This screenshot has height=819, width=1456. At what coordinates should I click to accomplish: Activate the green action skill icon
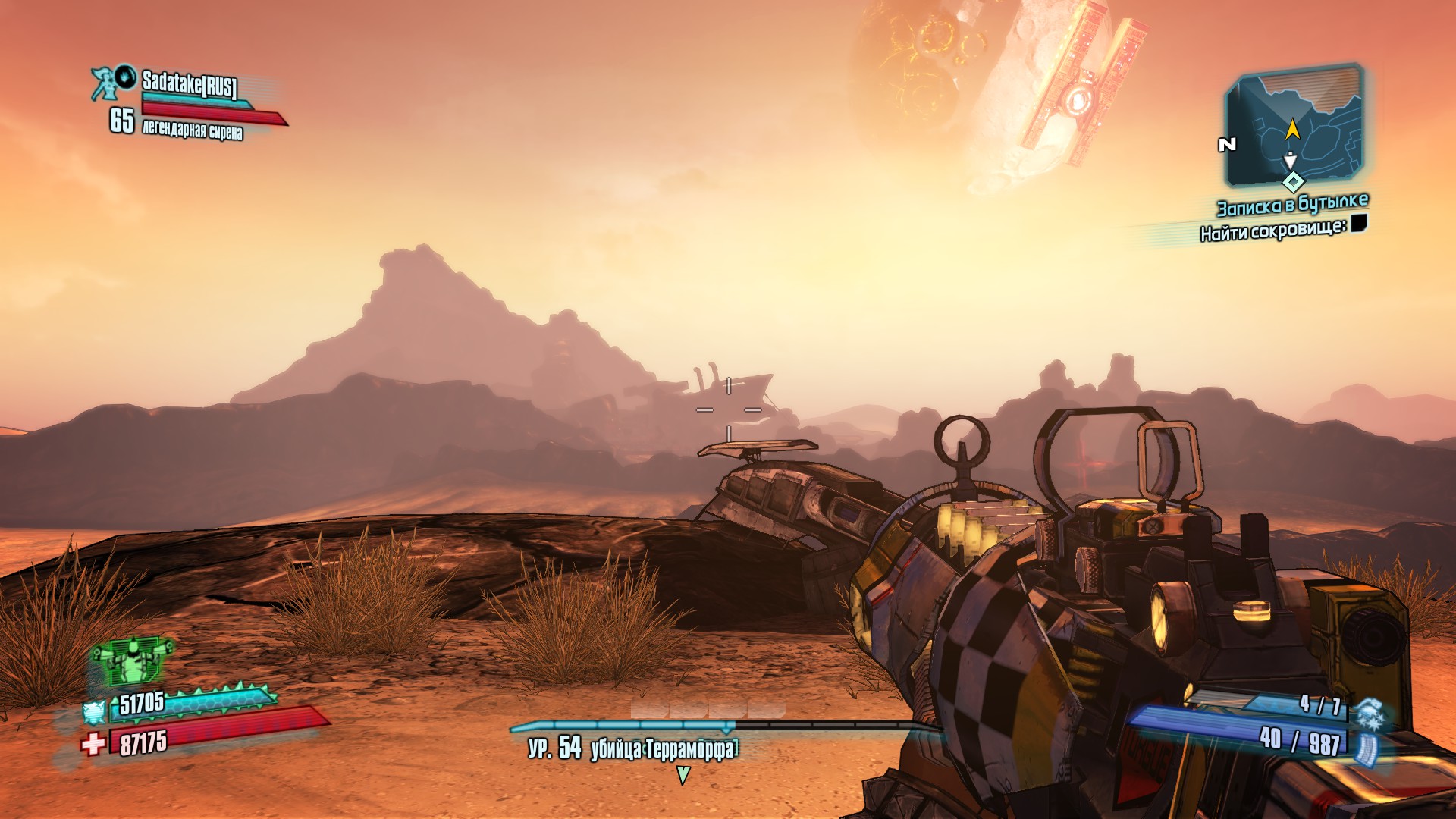pyautogui.click(x=130, y=661)
